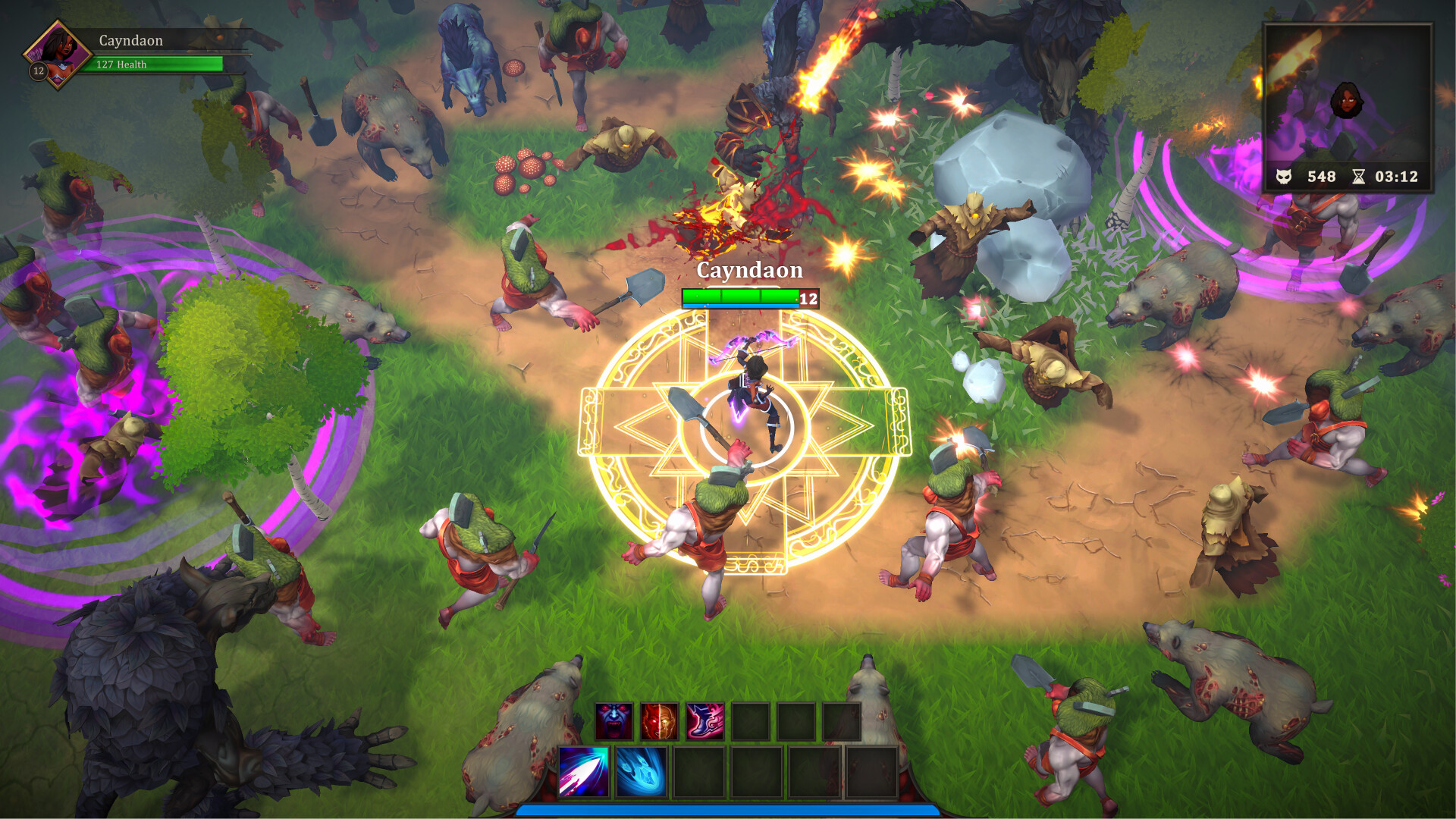Viewport: 1456px width, 819px height.
Task: Click the kill count number 548
Action: coord(1322,177)
